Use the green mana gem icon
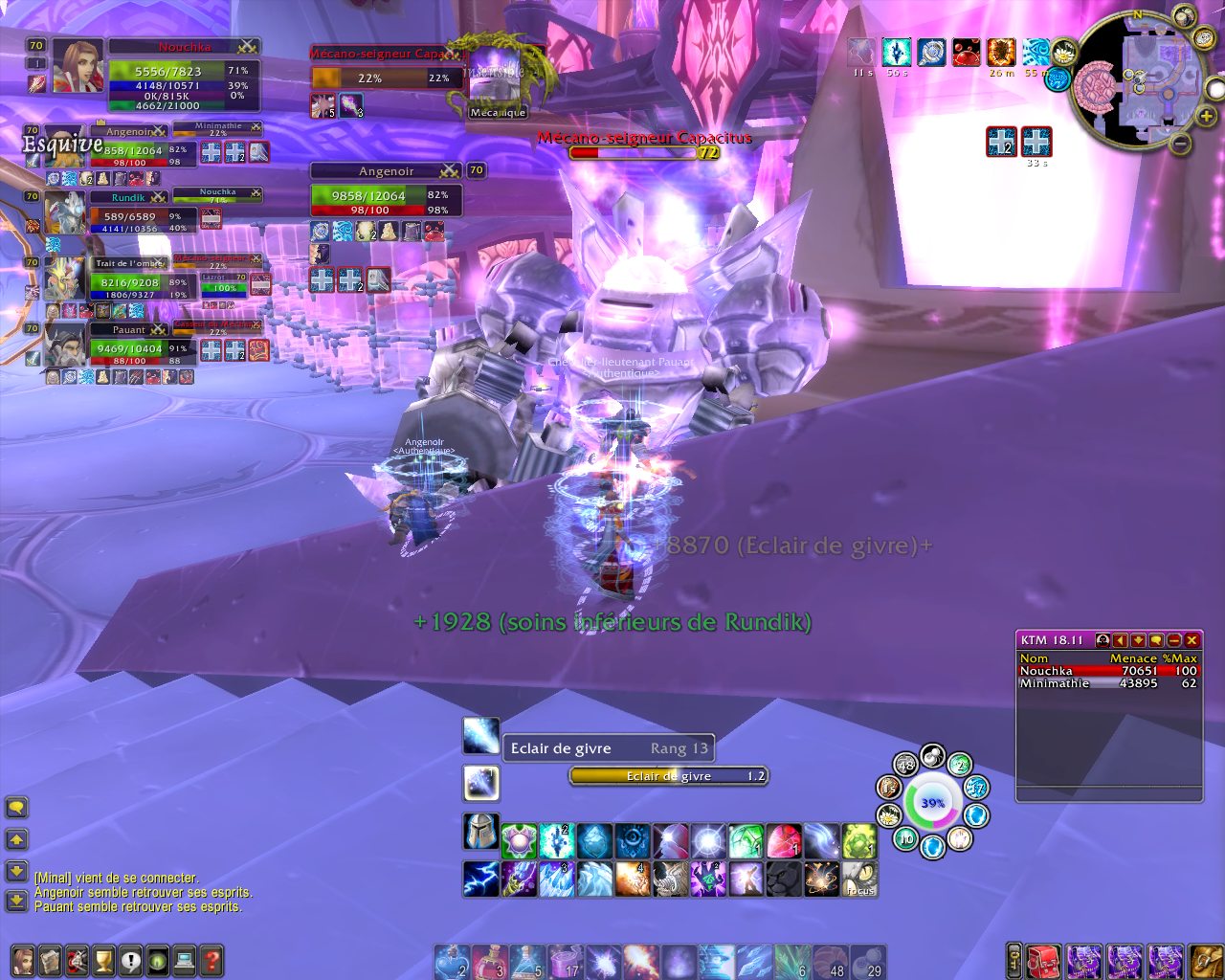Viewport: 1225px width, 980px height. coord(746,841)
